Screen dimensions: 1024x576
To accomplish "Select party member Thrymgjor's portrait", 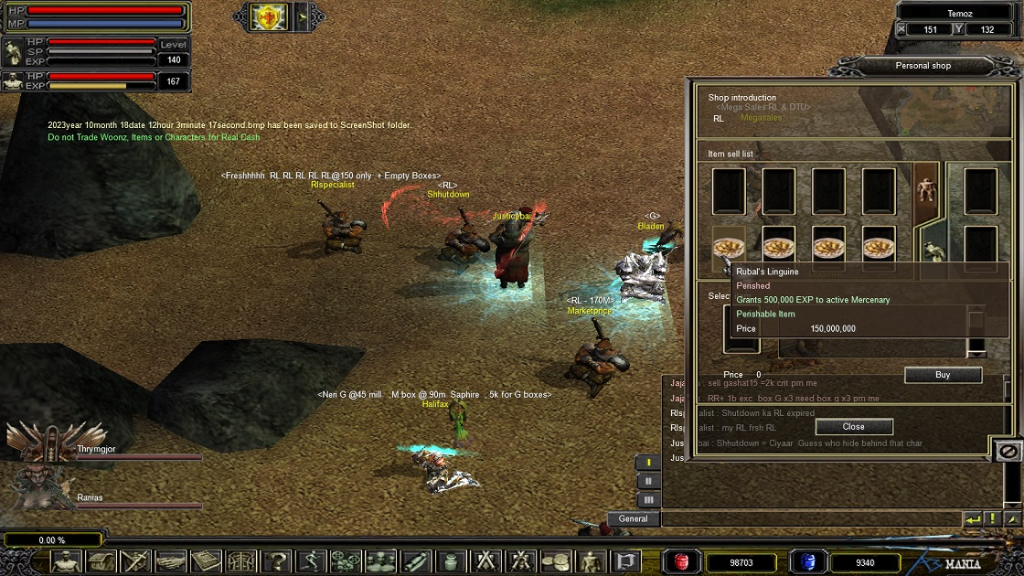I will [x=40, y=440].
